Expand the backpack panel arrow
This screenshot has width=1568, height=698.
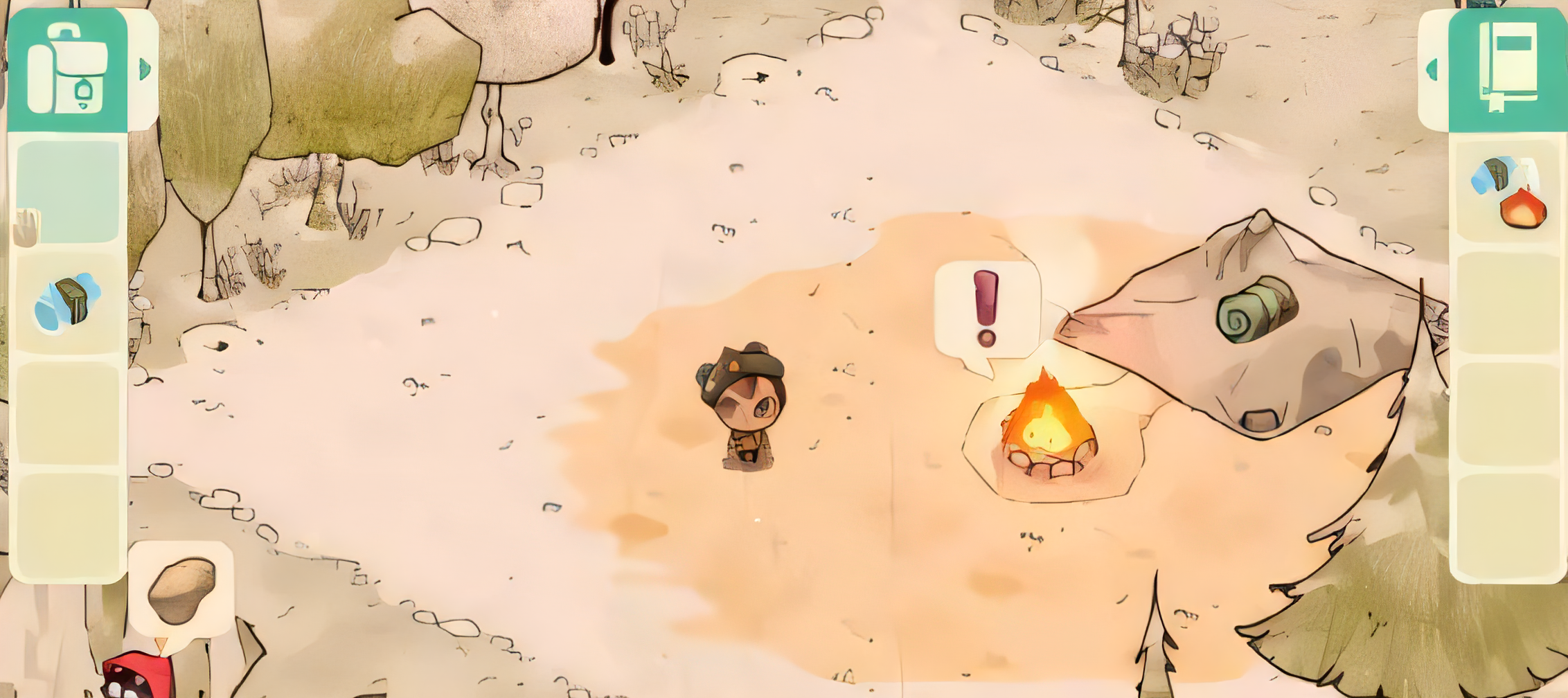click(145, 69)
